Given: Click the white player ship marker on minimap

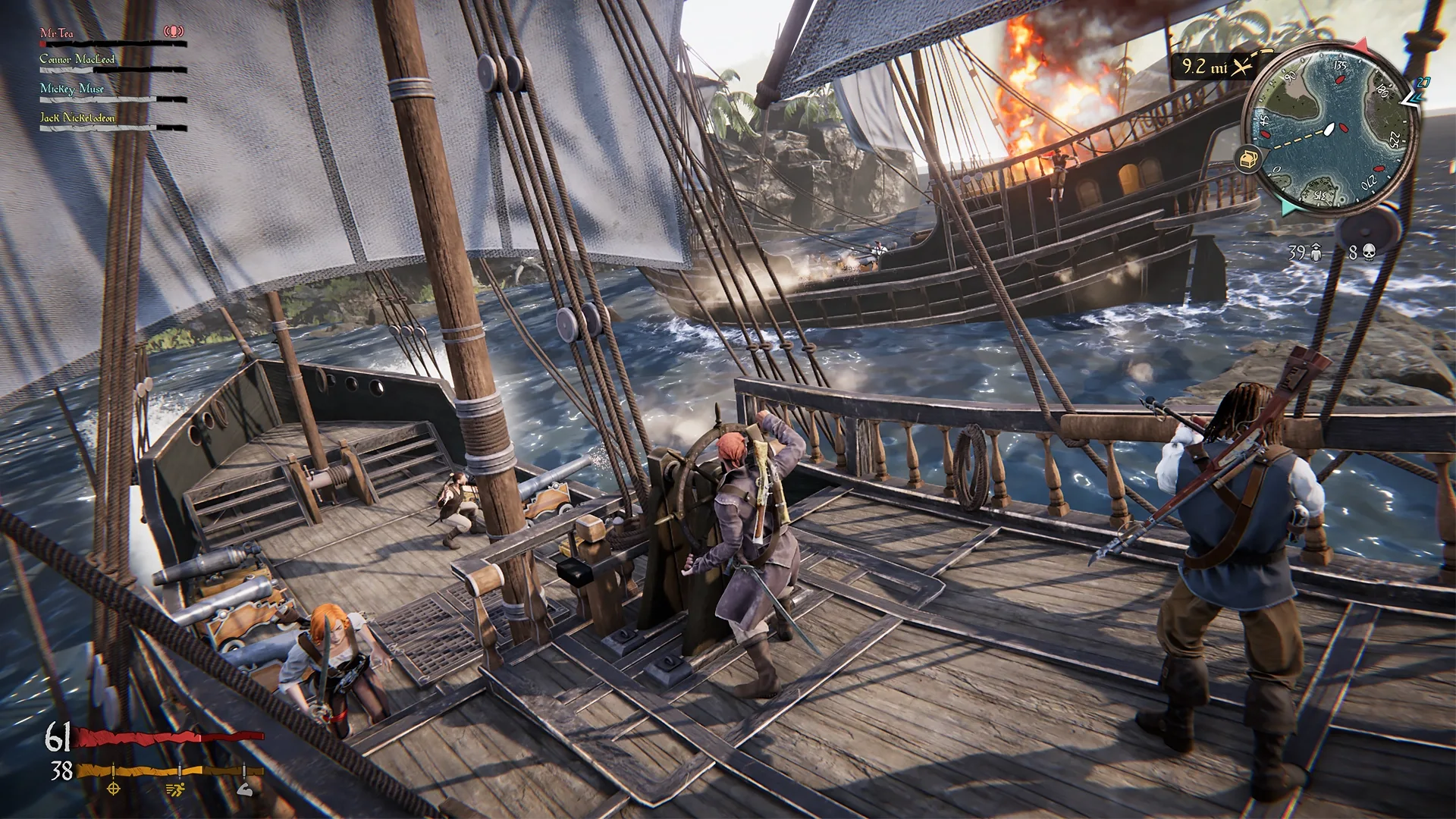Looking at the screenshot, I should [1329, 130].
